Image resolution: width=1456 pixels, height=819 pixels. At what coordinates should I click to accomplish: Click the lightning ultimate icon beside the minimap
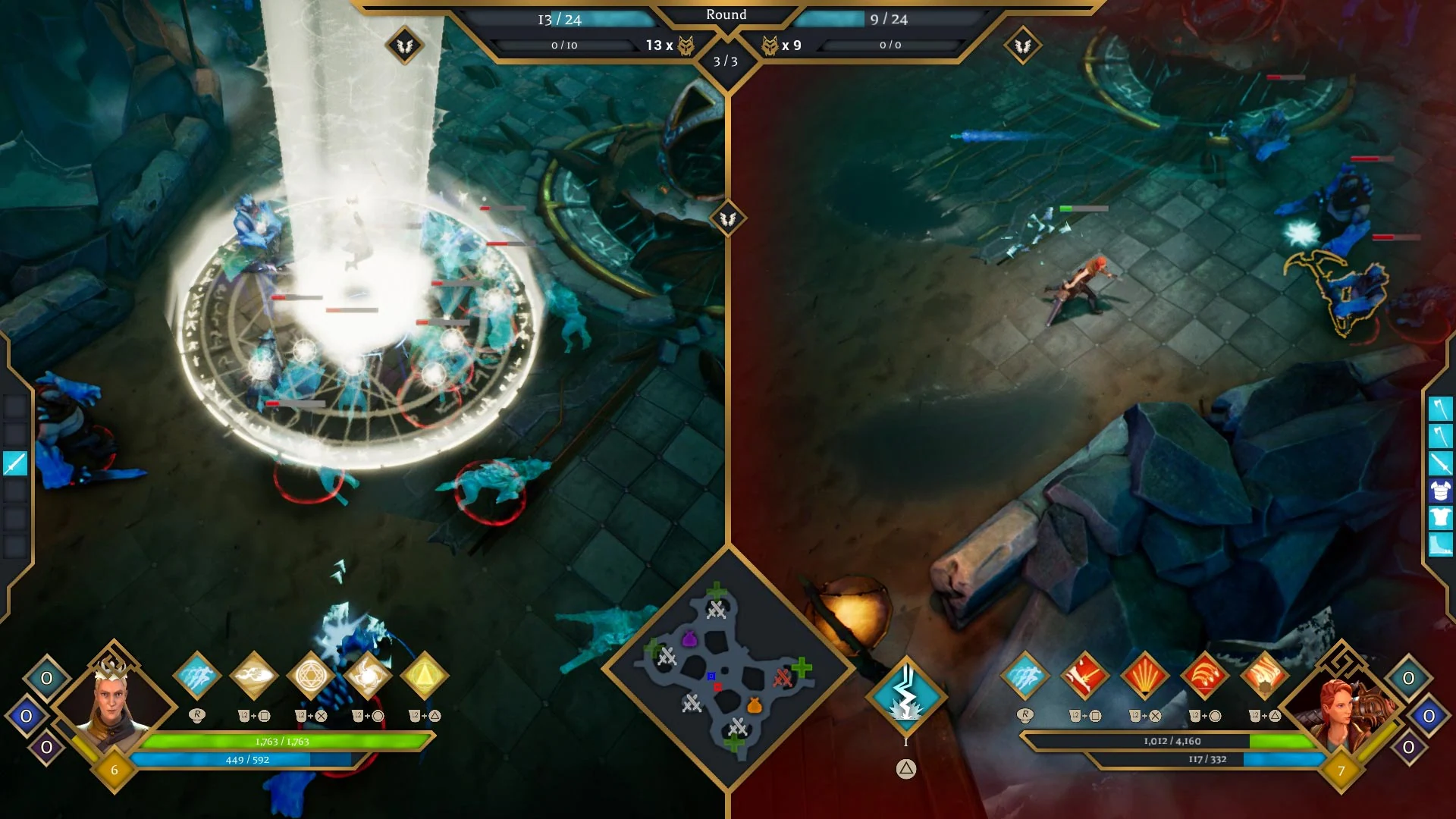click(905, 696)
